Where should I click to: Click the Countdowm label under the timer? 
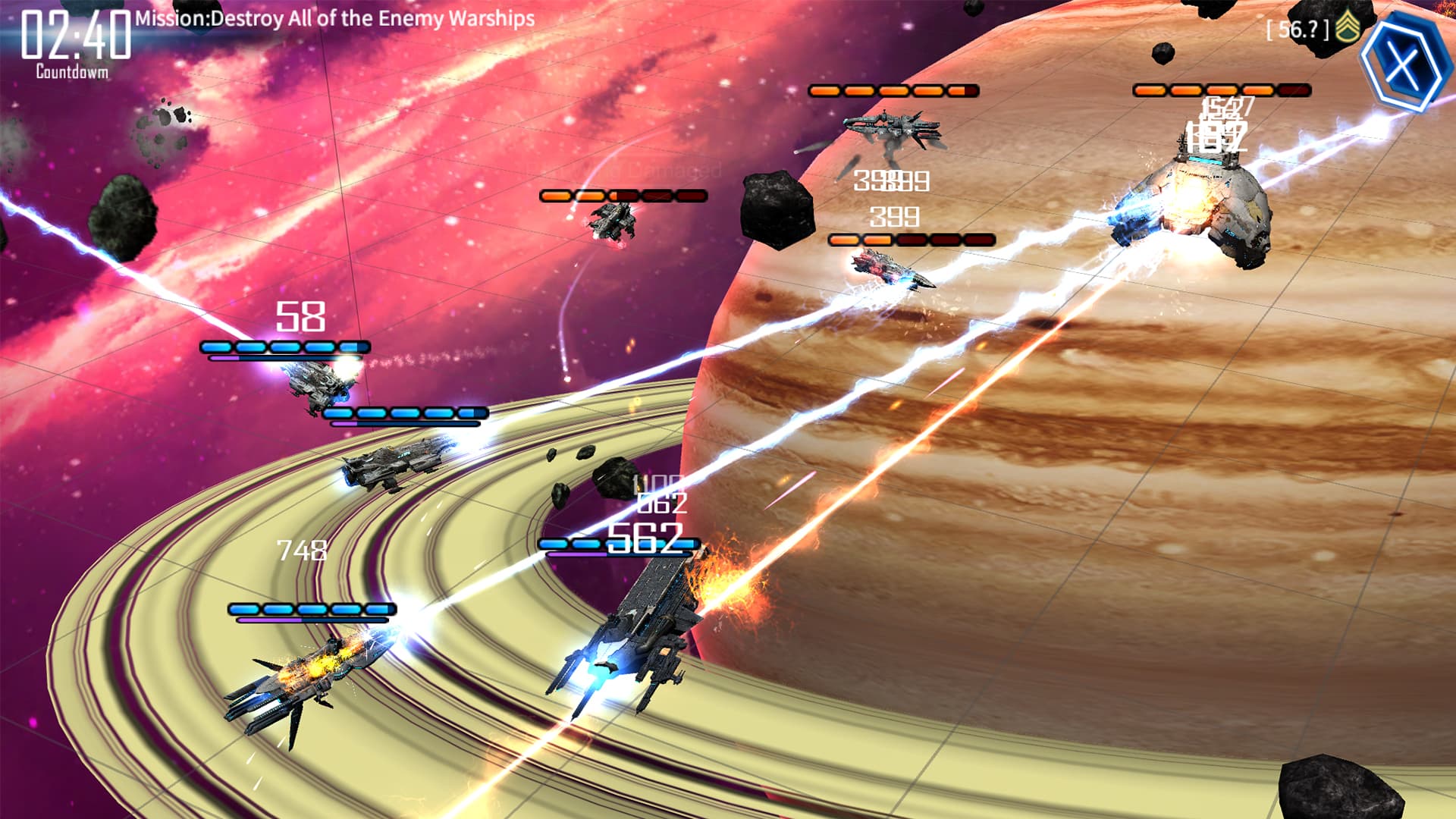coord(71,72)
